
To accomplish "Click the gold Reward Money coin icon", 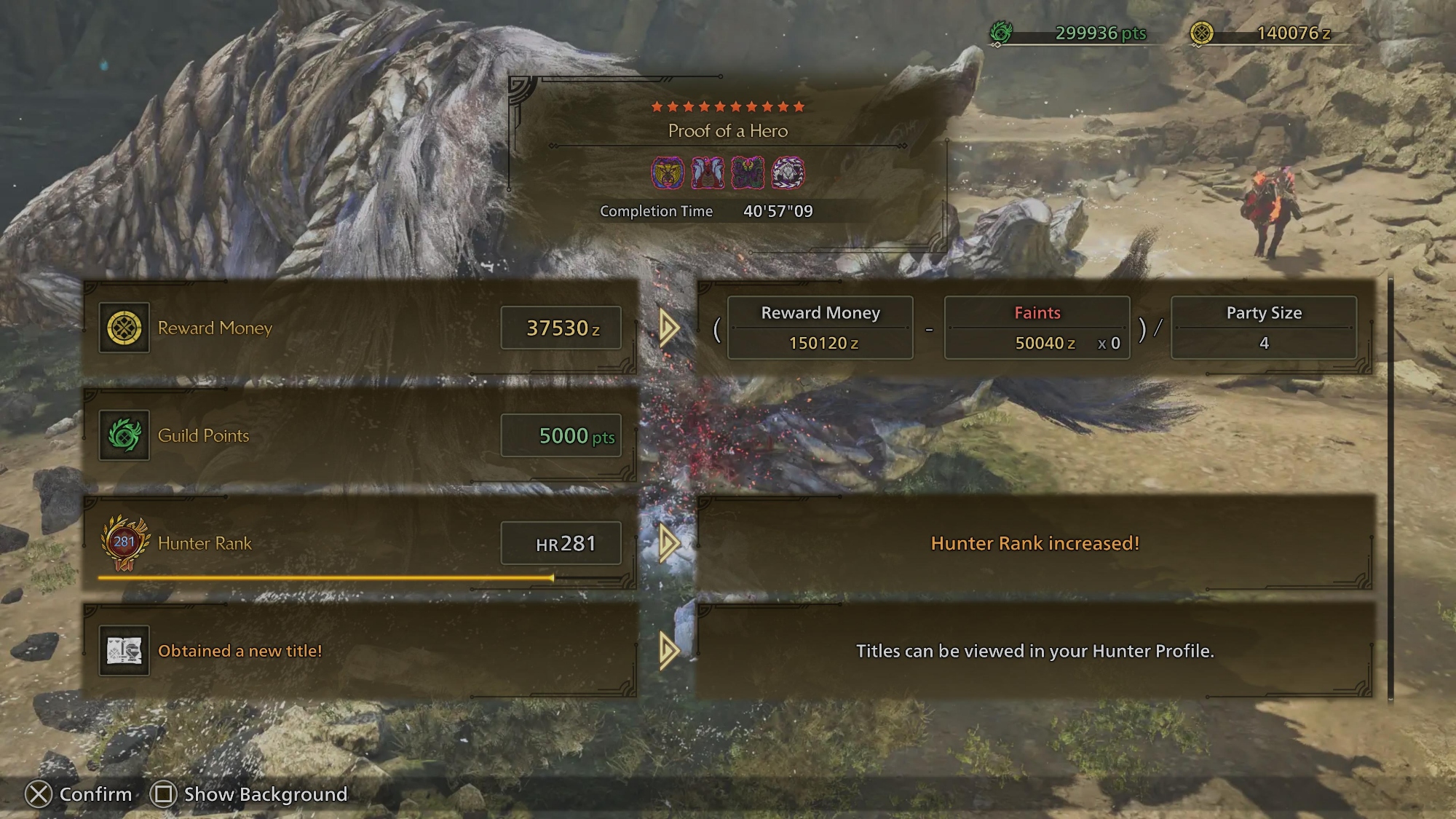I will pos(124,328).
